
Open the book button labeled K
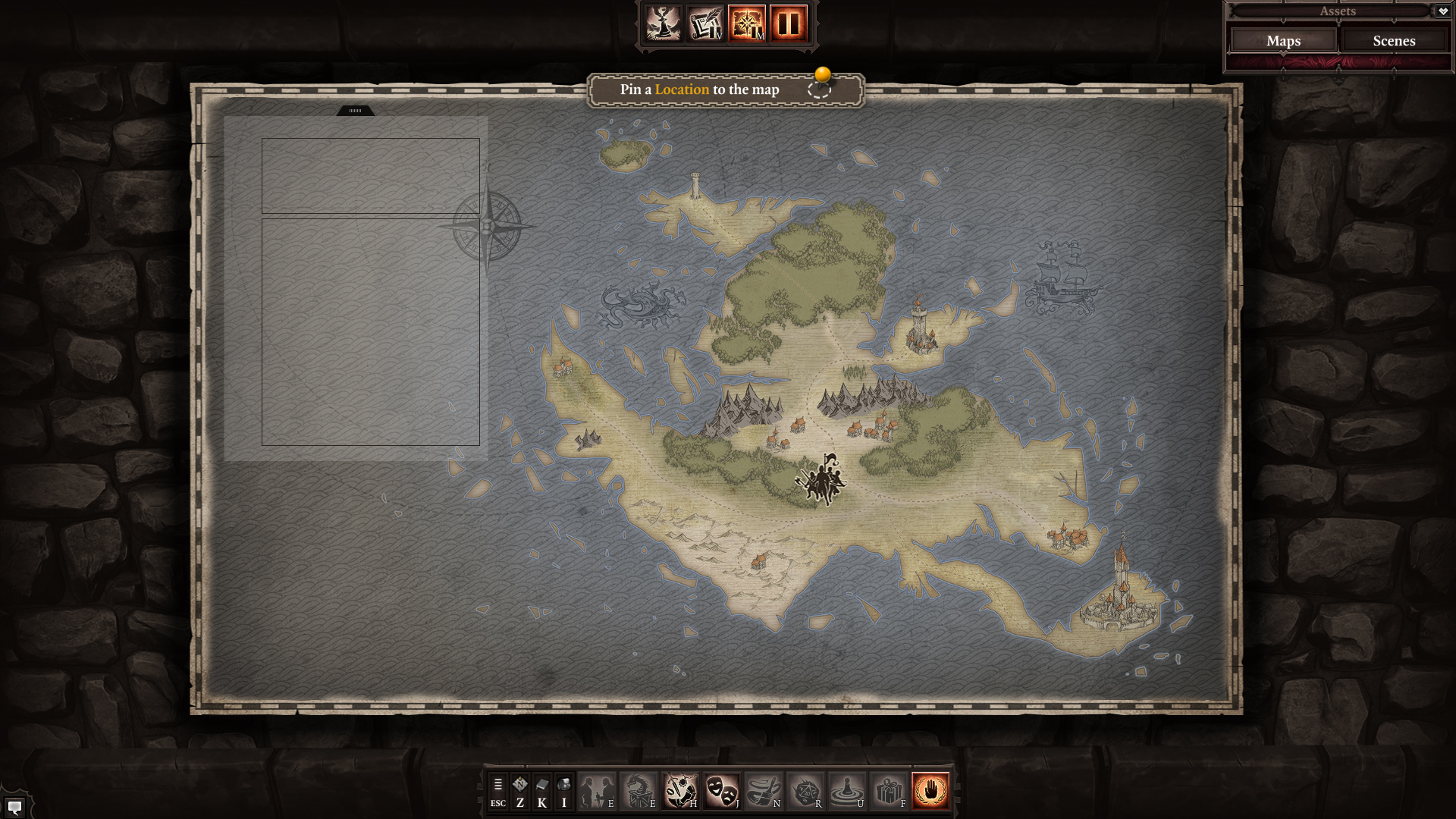point(541,791)
